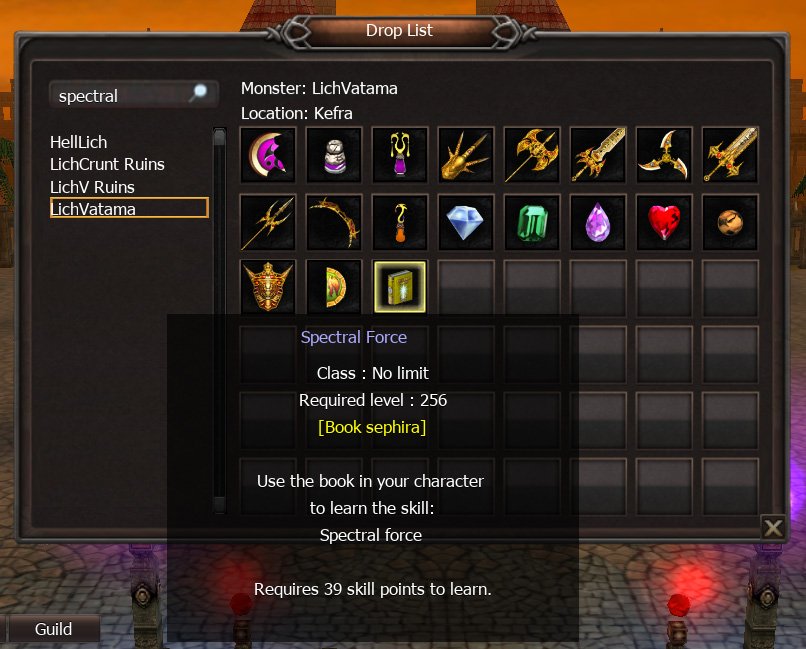The image size is (806, 649).
Task: Click the monster list scrollbar
Action: point(219,320)
